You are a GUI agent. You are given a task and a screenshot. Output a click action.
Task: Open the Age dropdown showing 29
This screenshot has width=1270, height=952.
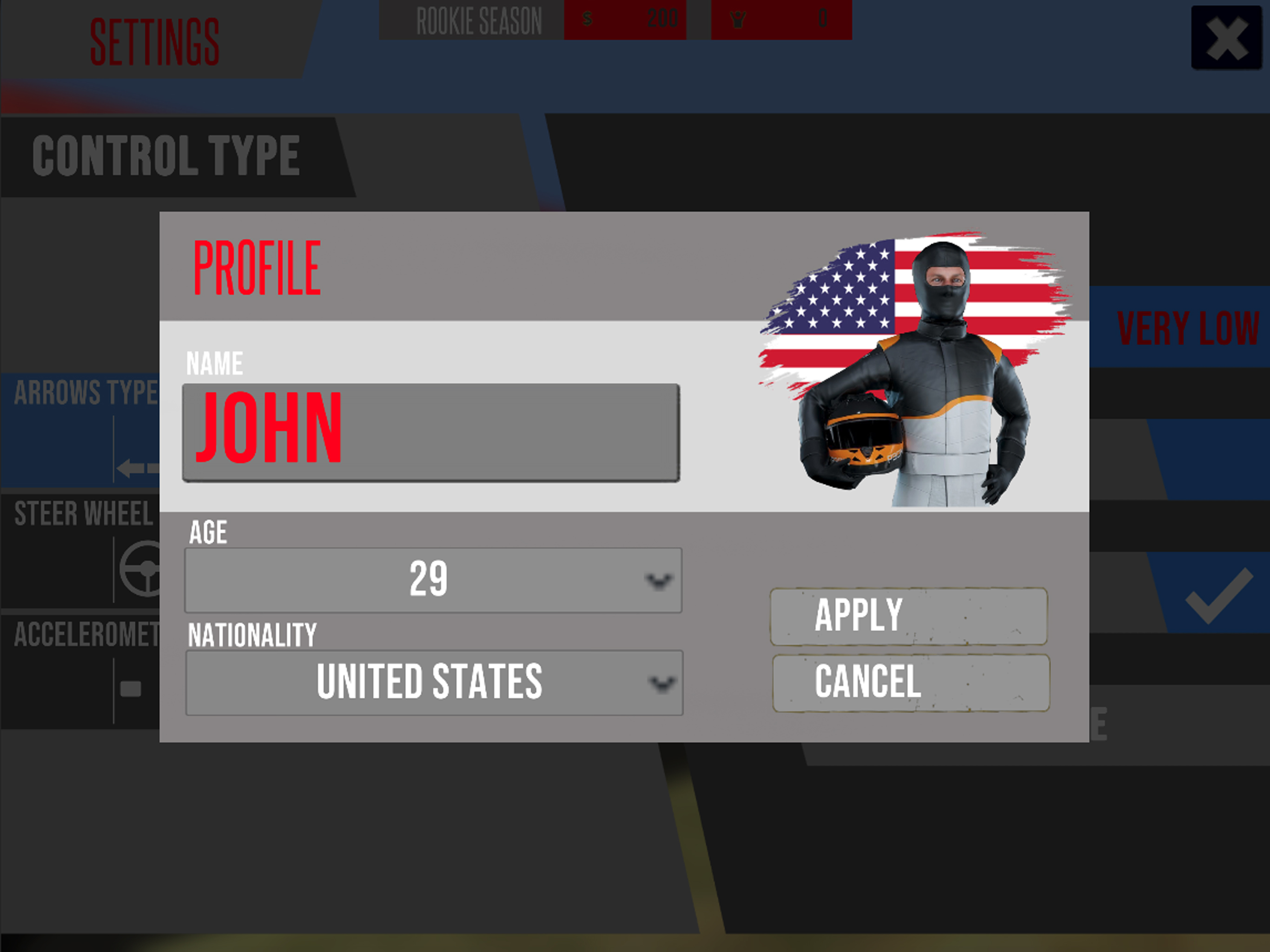433,580
